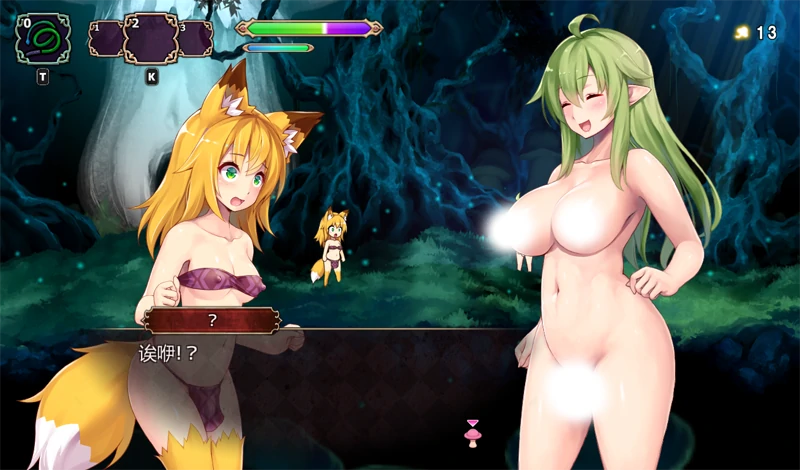Select the green coiled whip item slot

[43, 38]
